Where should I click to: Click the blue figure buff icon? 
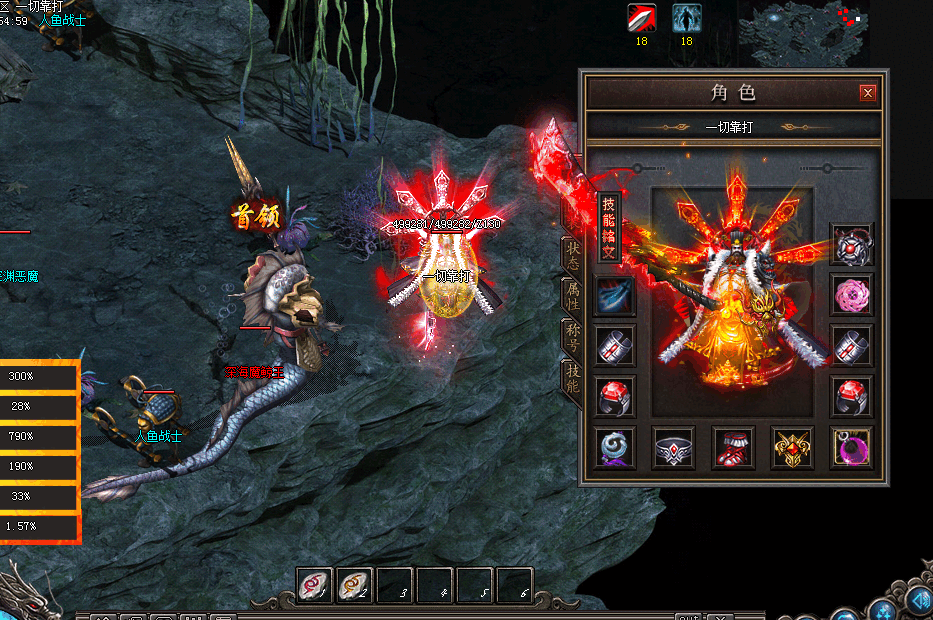click(686, 18)
